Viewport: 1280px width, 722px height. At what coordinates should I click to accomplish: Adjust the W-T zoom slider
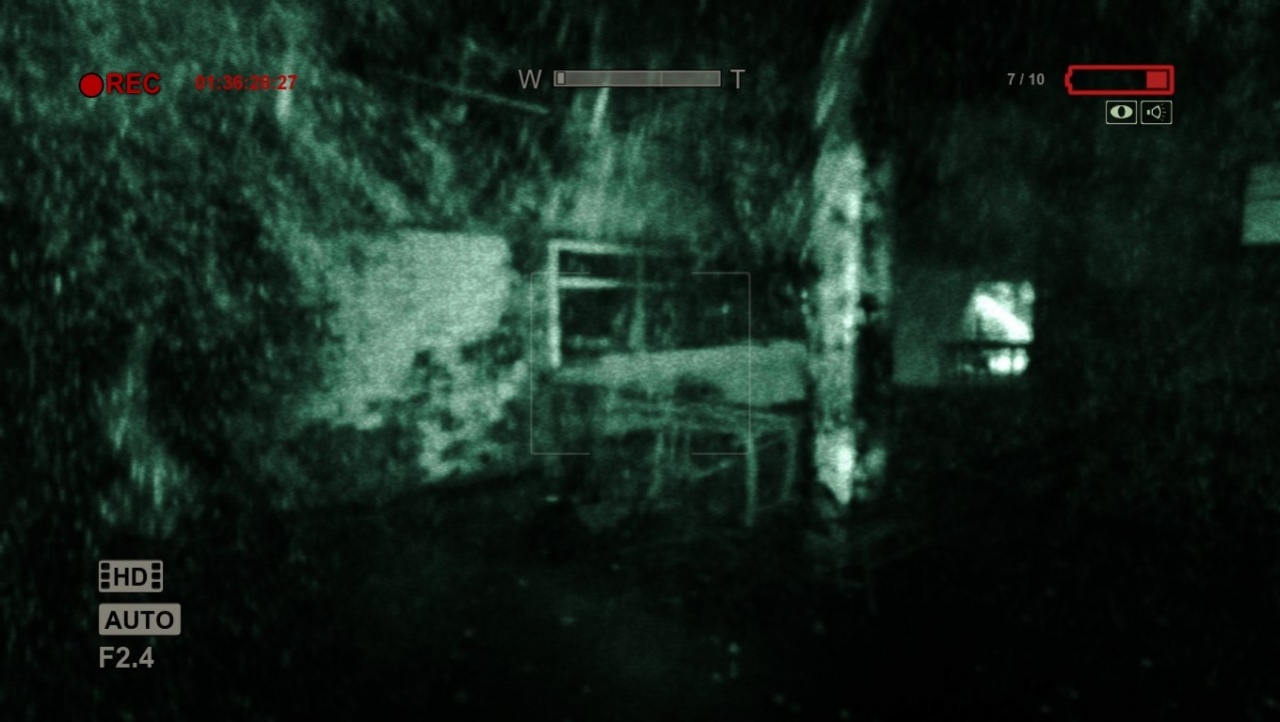[637, 77]
